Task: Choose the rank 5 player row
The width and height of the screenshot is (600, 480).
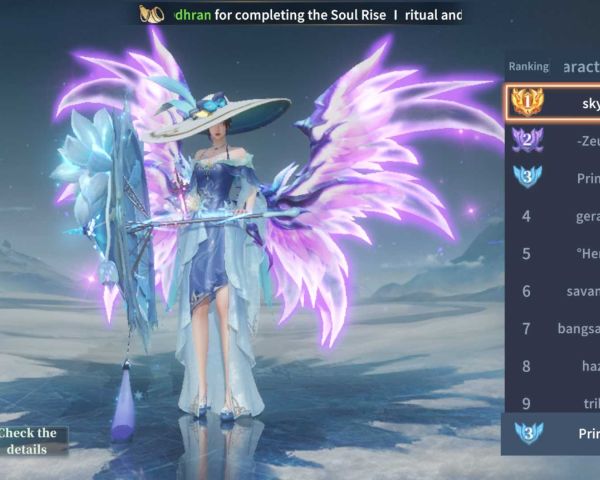Action: click(x=553, y=253)
